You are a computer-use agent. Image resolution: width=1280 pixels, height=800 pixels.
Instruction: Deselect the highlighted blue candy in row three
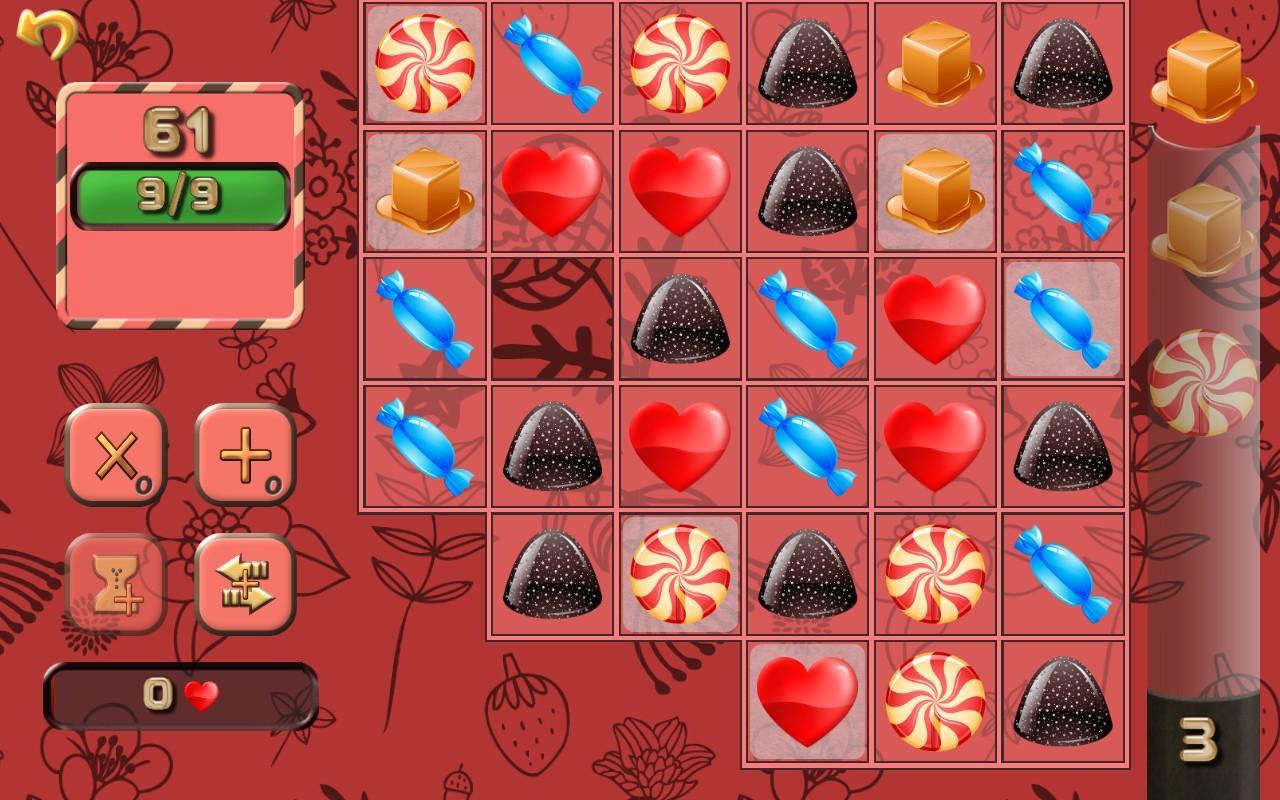tap(1060, 316)
